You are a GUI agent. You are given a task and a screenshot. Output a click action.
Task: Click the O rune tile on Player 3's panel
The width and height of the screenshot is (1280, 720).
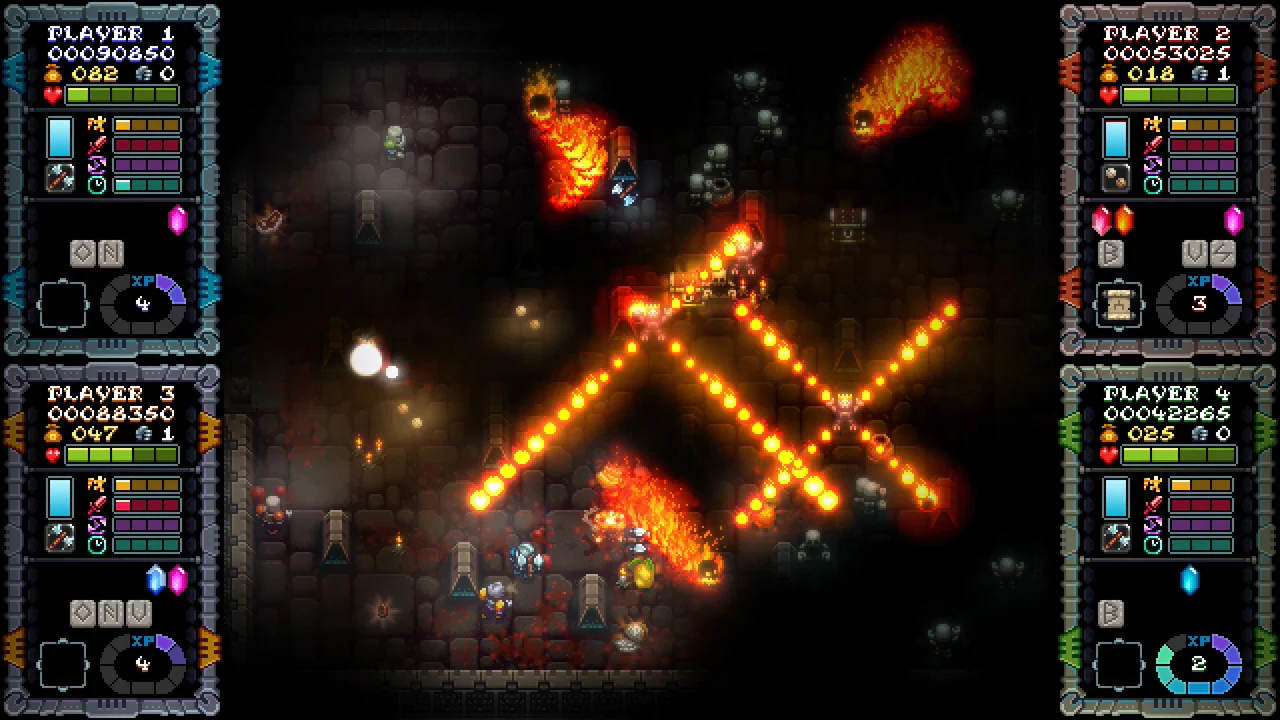coord(82,613)
